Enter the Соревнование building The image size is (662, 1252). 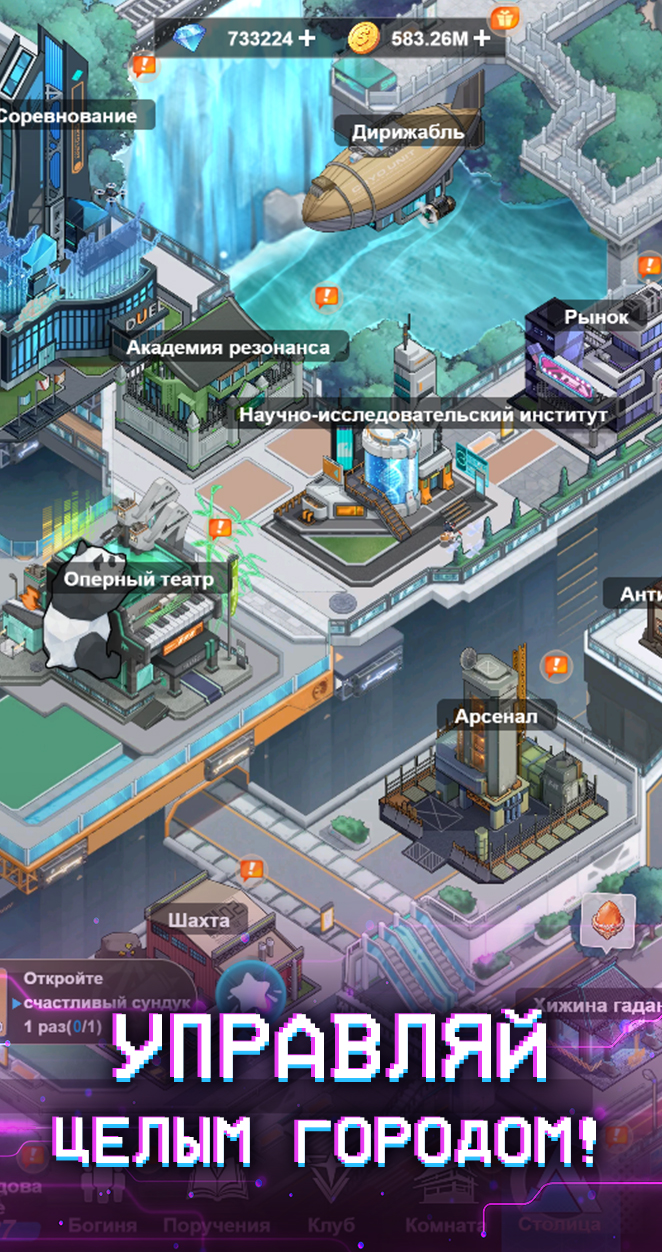[66, 116]
